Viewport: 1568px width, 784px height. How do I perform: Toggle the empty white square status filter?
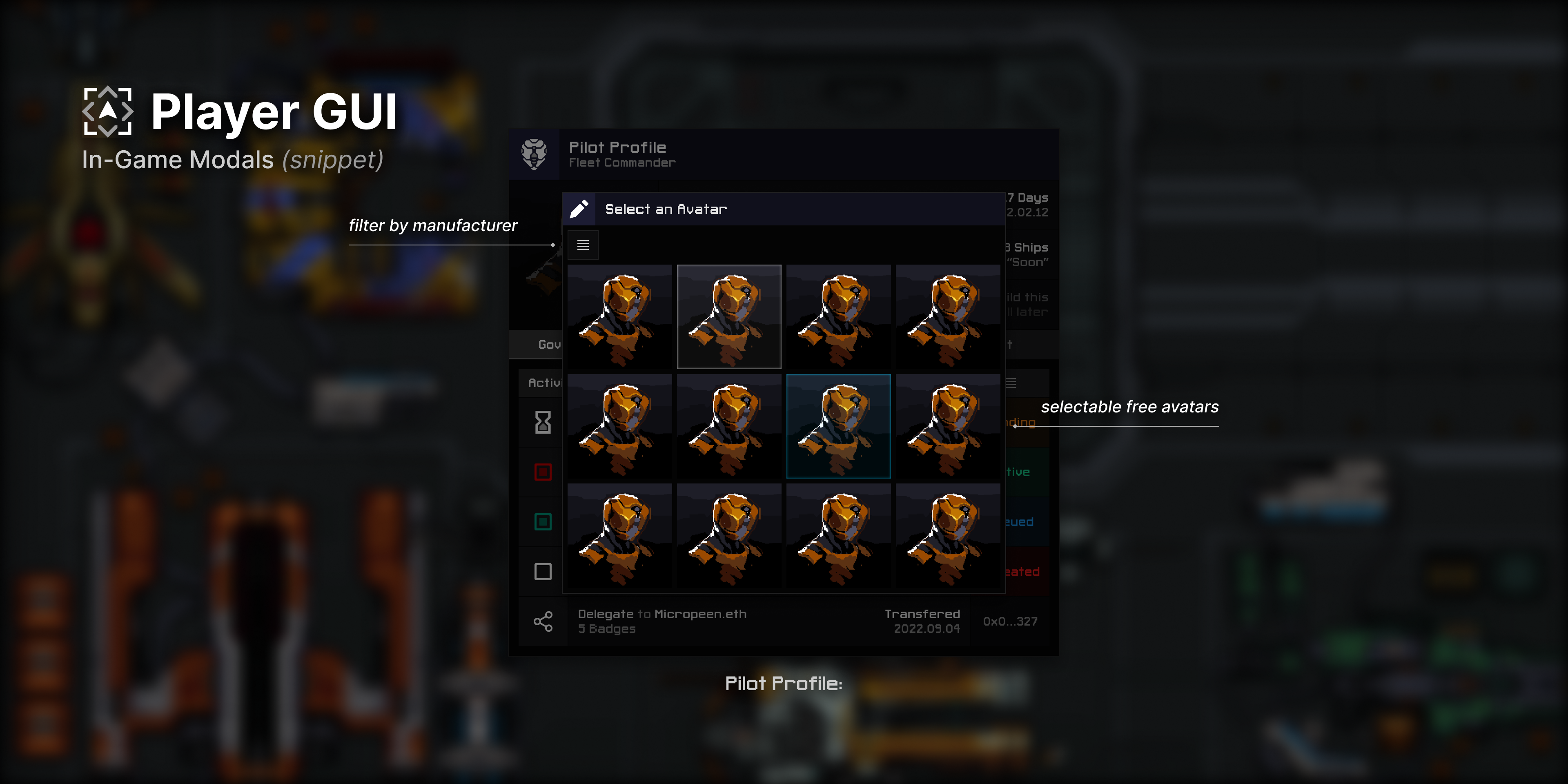(542, 572)
